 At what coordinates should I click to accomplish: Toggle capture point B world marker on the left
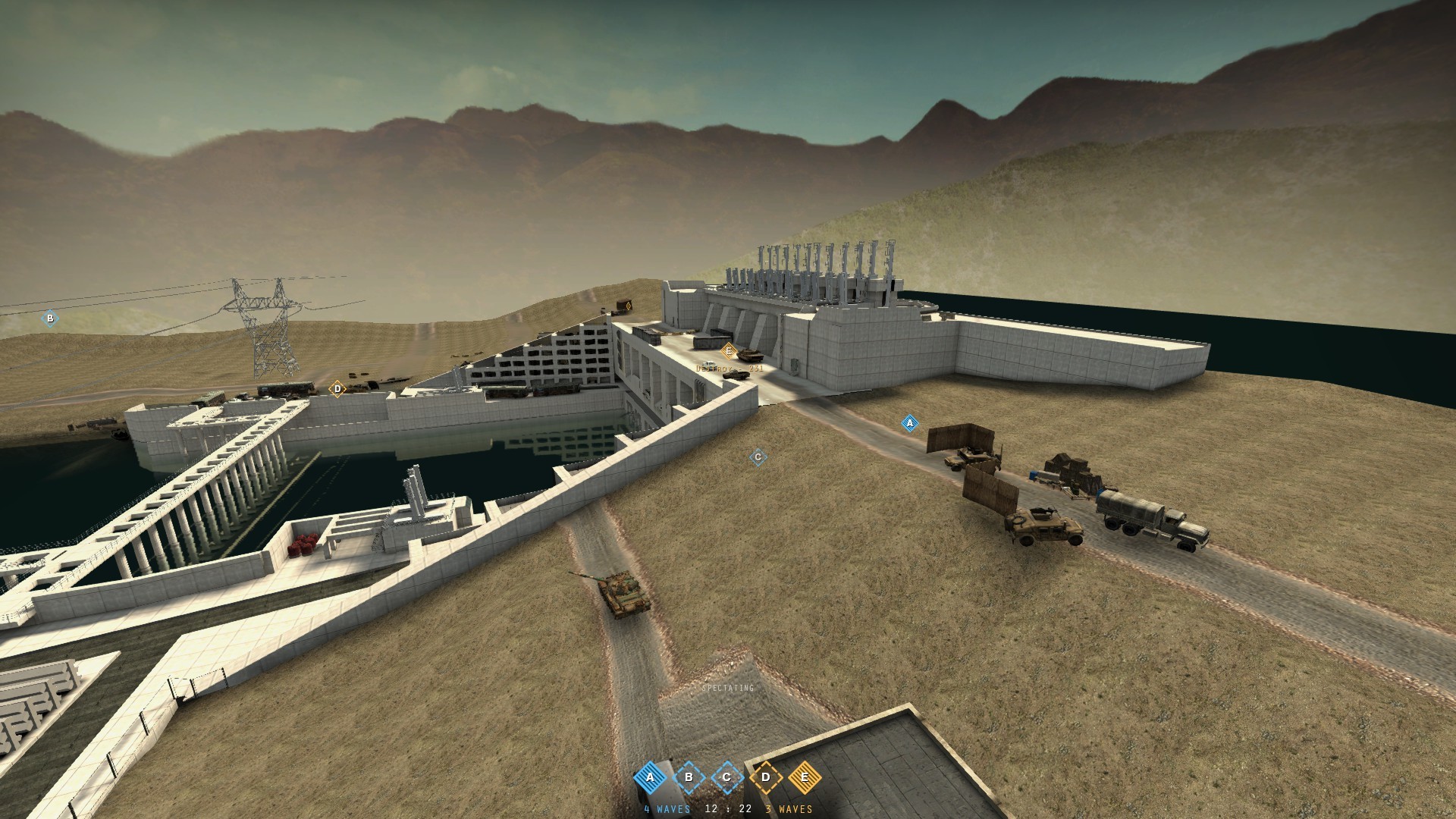pyautogui.click(x=49, y=319)
